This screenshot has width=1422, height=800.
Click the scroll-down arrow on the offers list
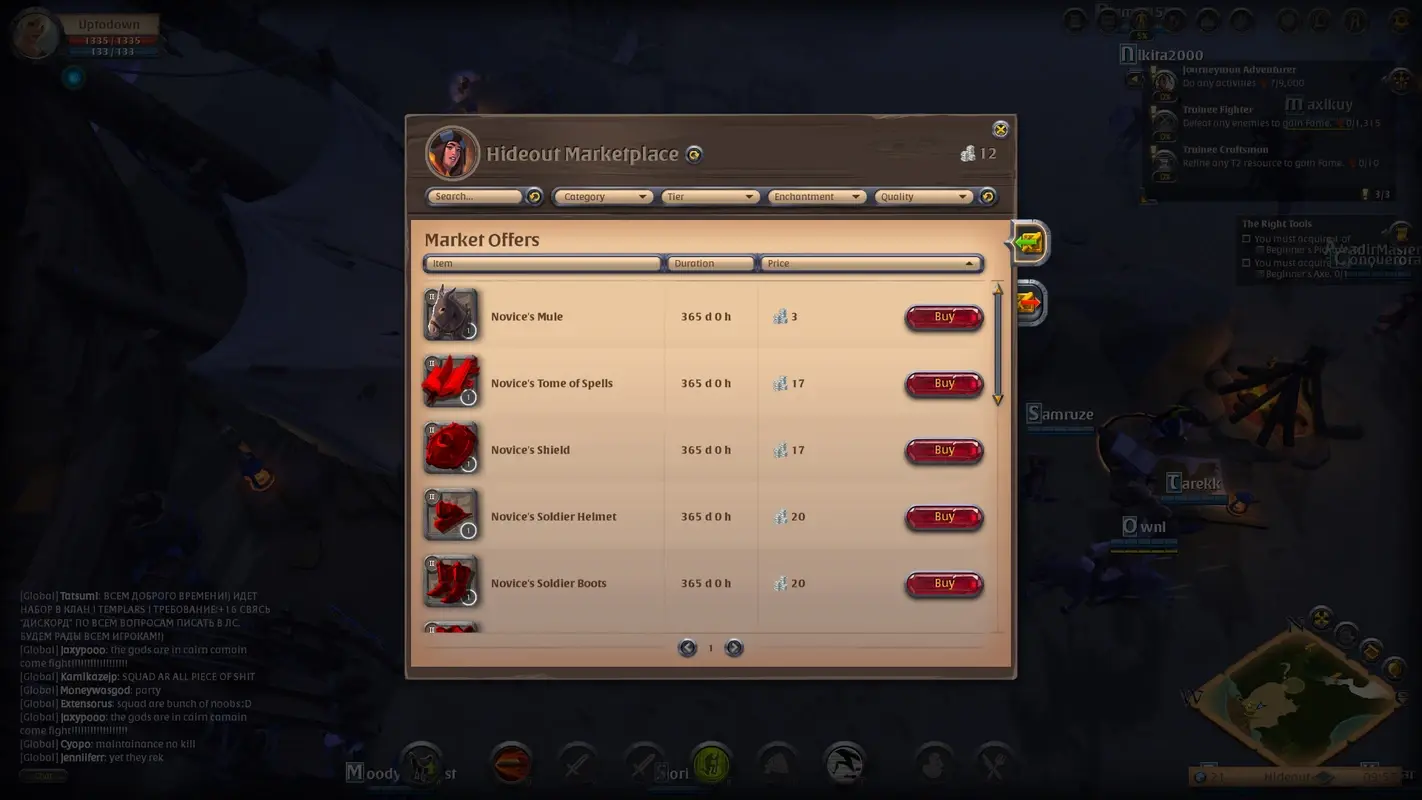click(997, 398)
